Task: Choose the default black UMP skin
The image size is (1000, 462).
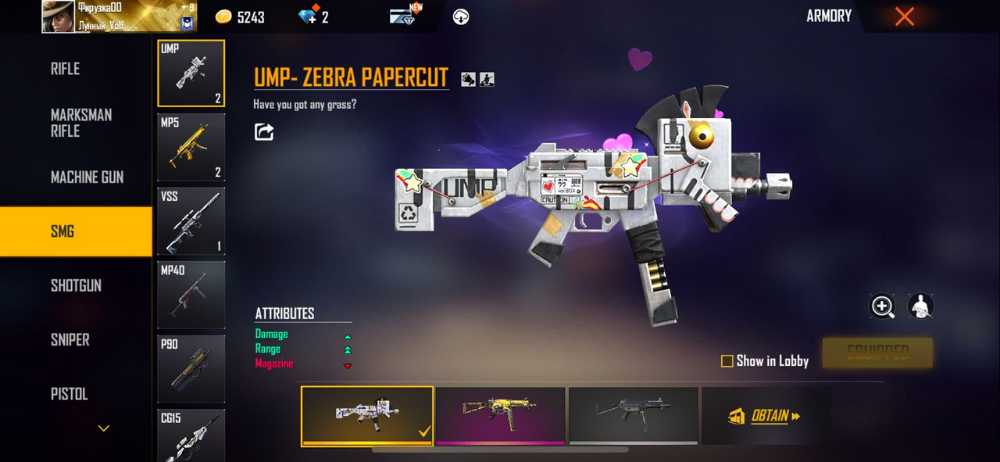Action: 633,414
